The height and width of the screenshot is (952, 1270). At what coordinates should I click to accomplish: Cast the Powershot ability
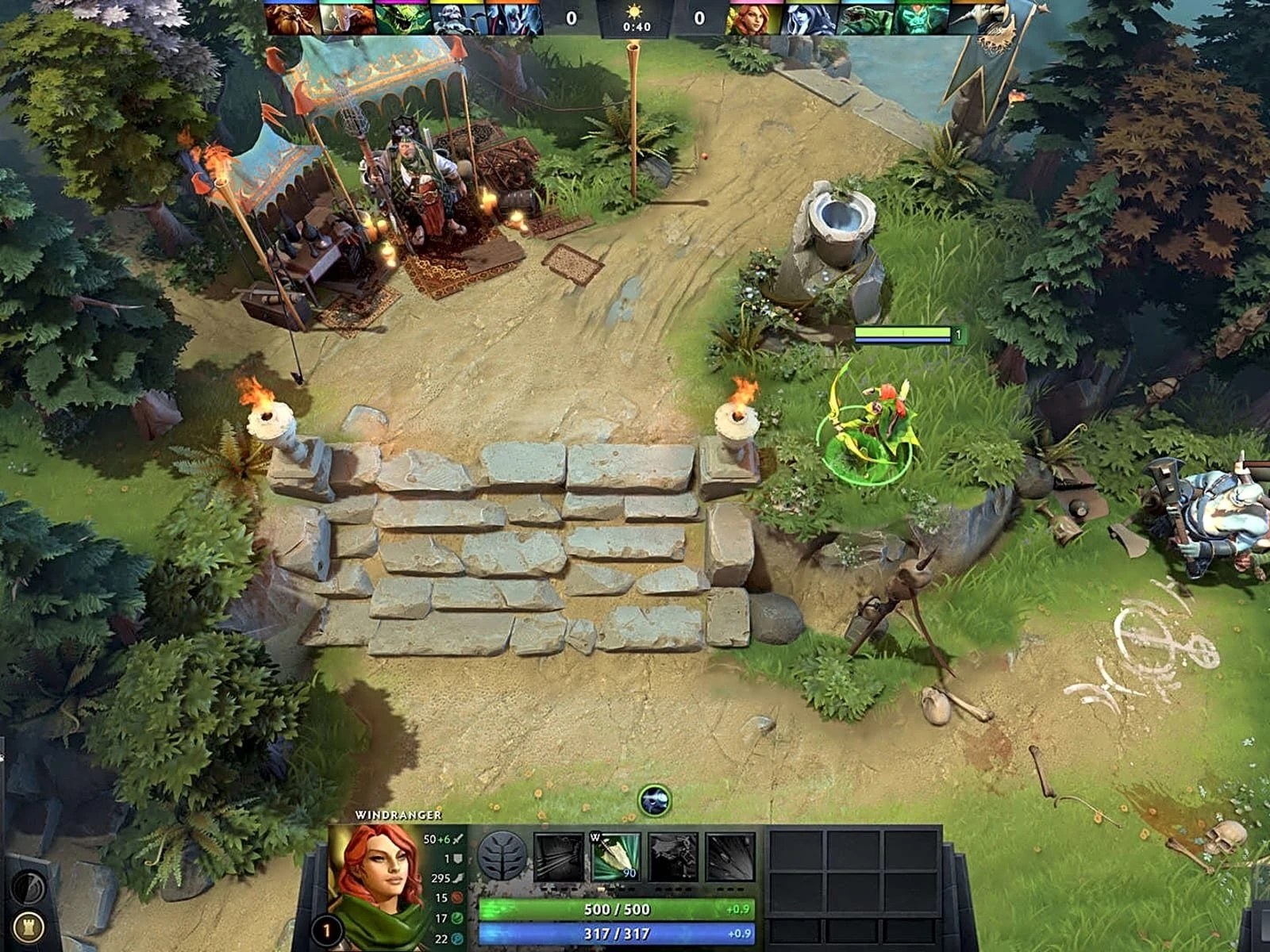coord(616,856)
